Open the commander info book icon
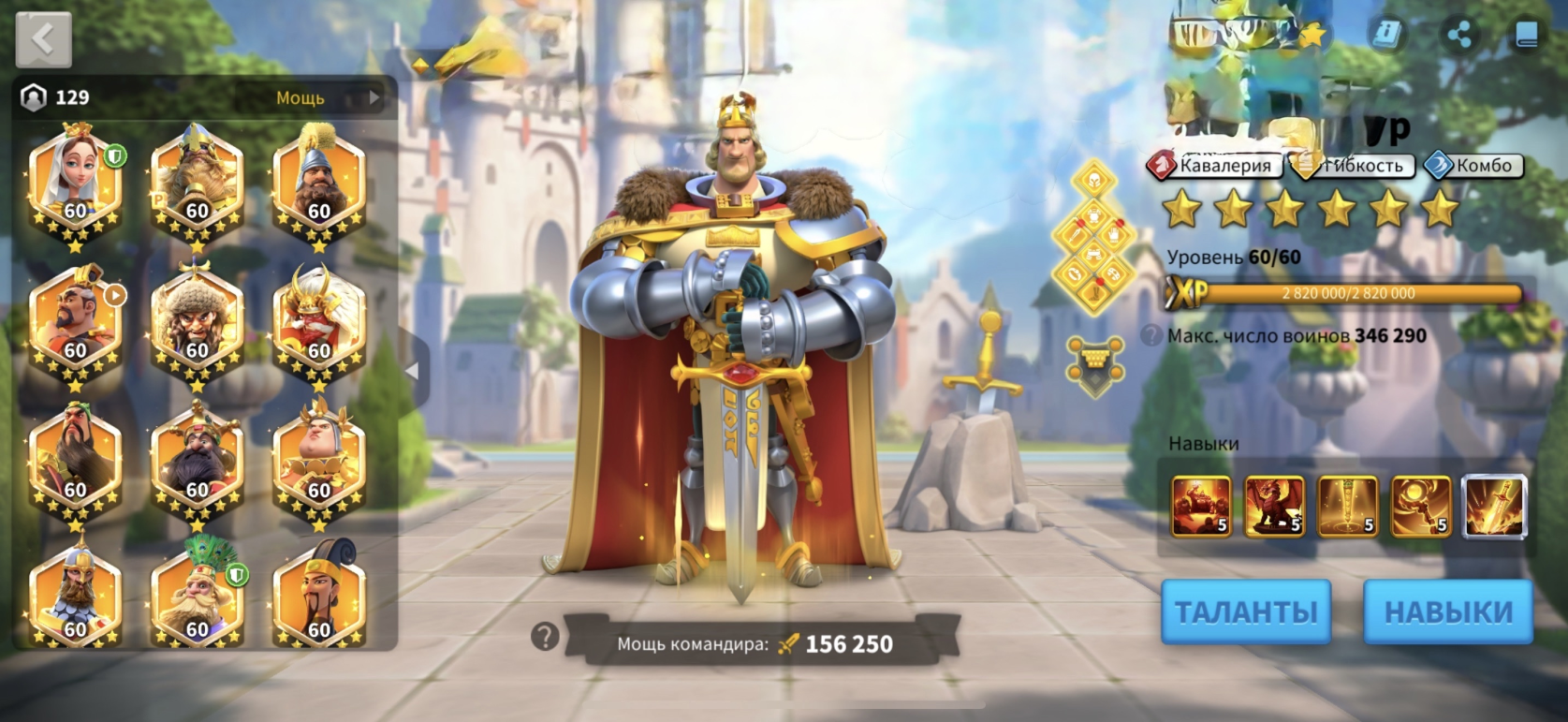 tap(1386, 35)
